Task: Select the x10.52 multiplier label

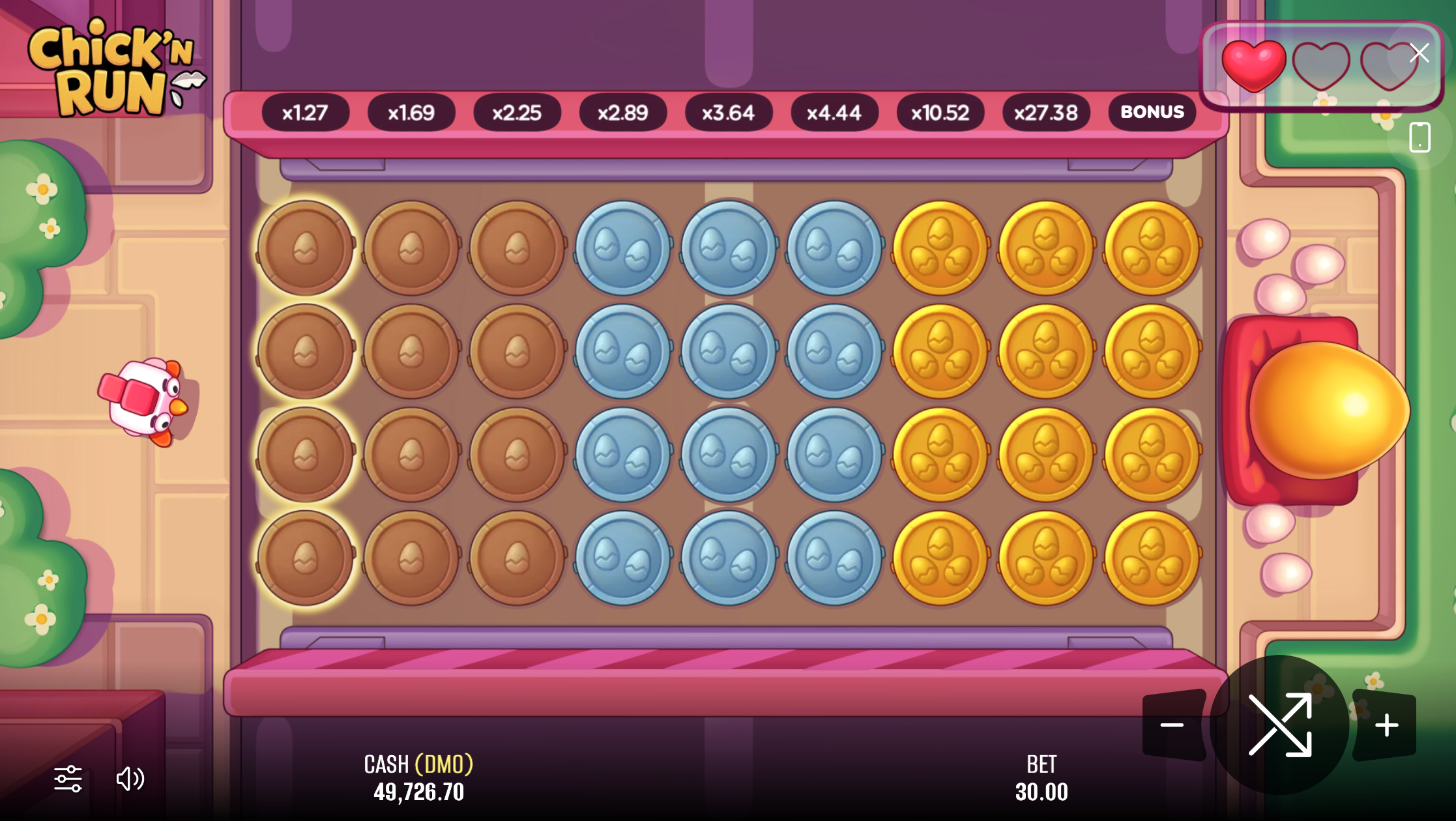Action: coord(940,113)
